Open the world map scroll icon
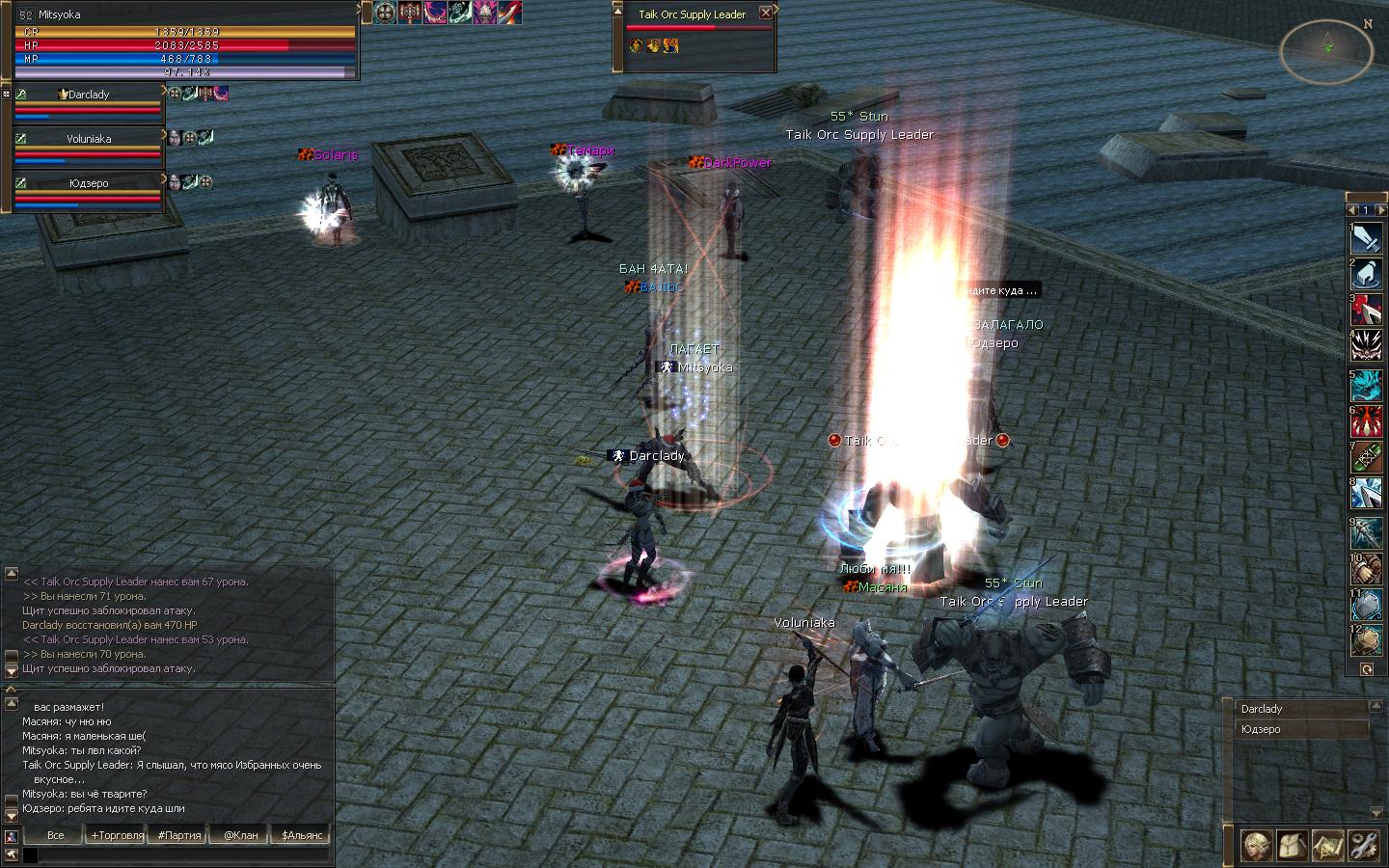The image size is (1389, 868). 1328,846
